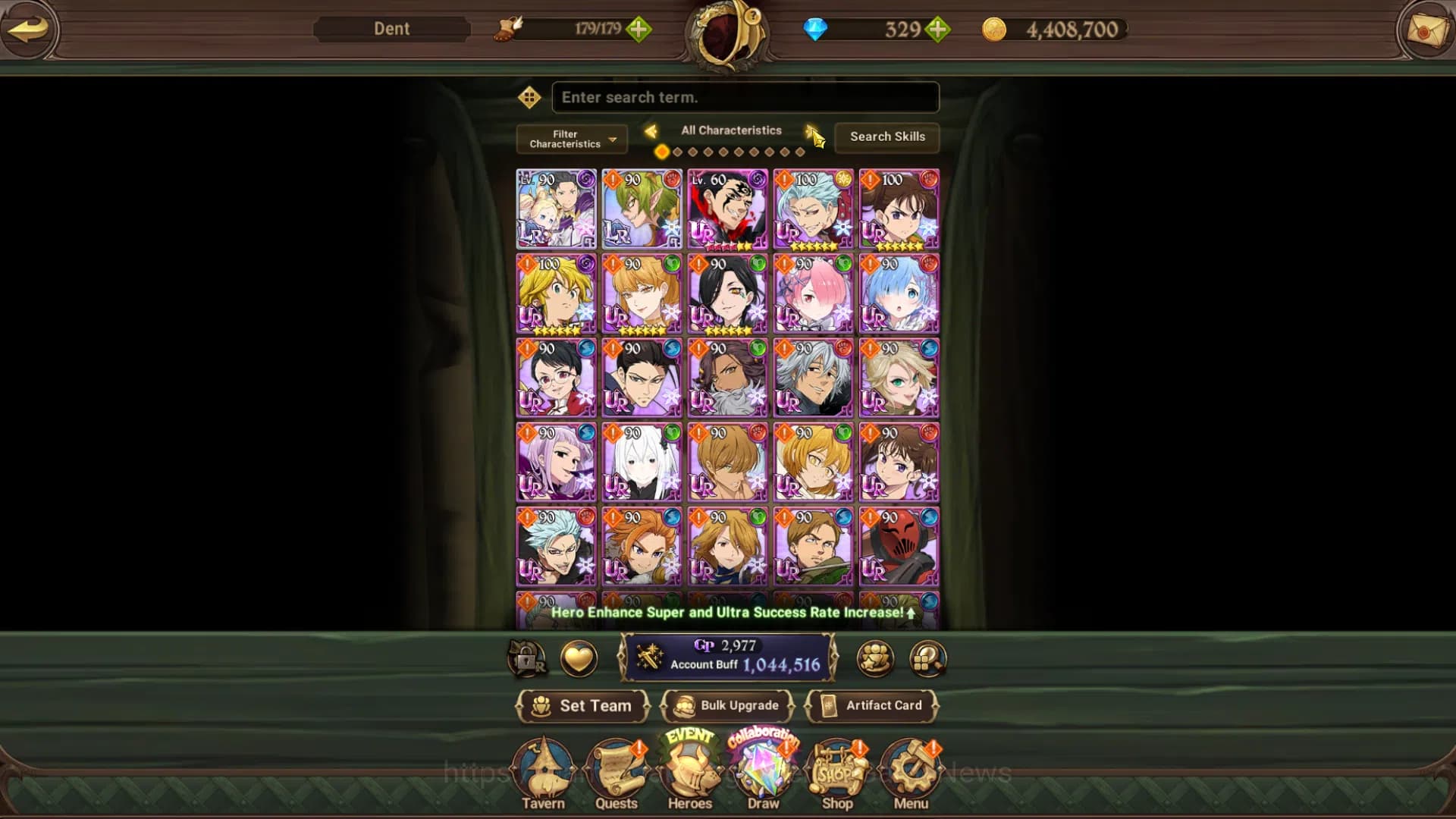Select the trophy rankings icon near Account Buff

tap(874, 658)
